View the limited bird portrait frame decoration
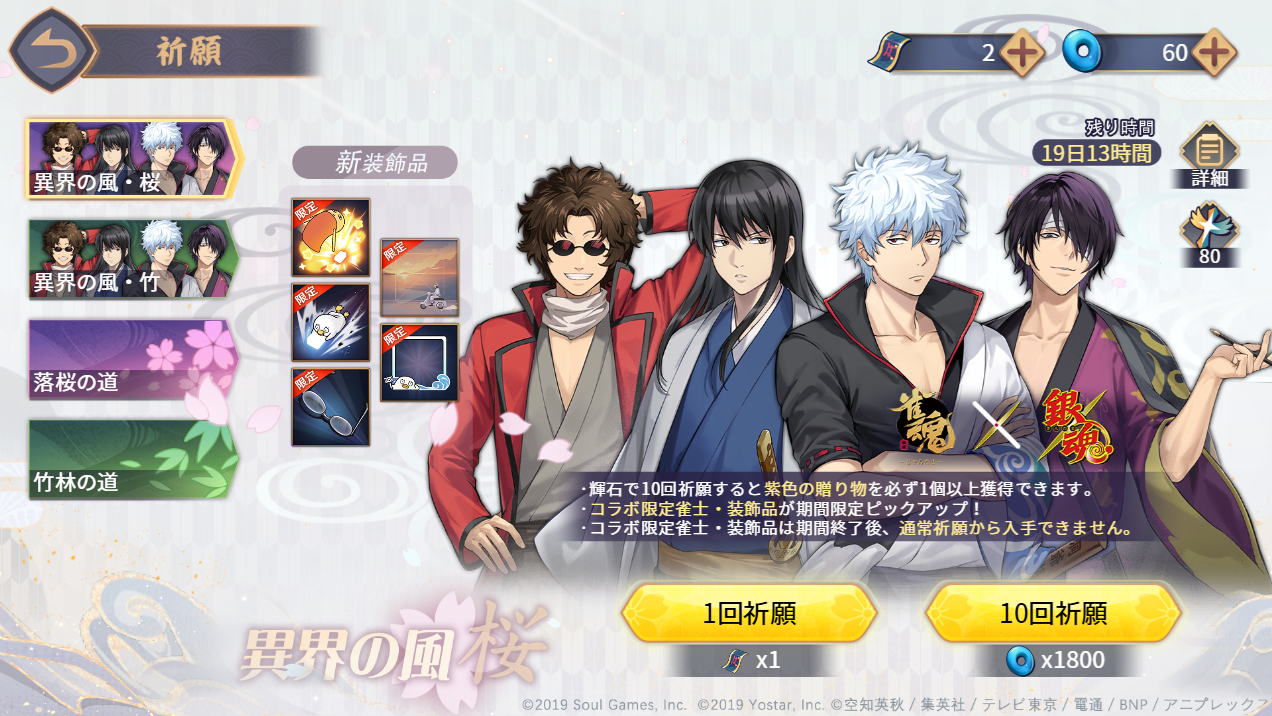This screenshot has width=1272, height=716. pos(420,363)
